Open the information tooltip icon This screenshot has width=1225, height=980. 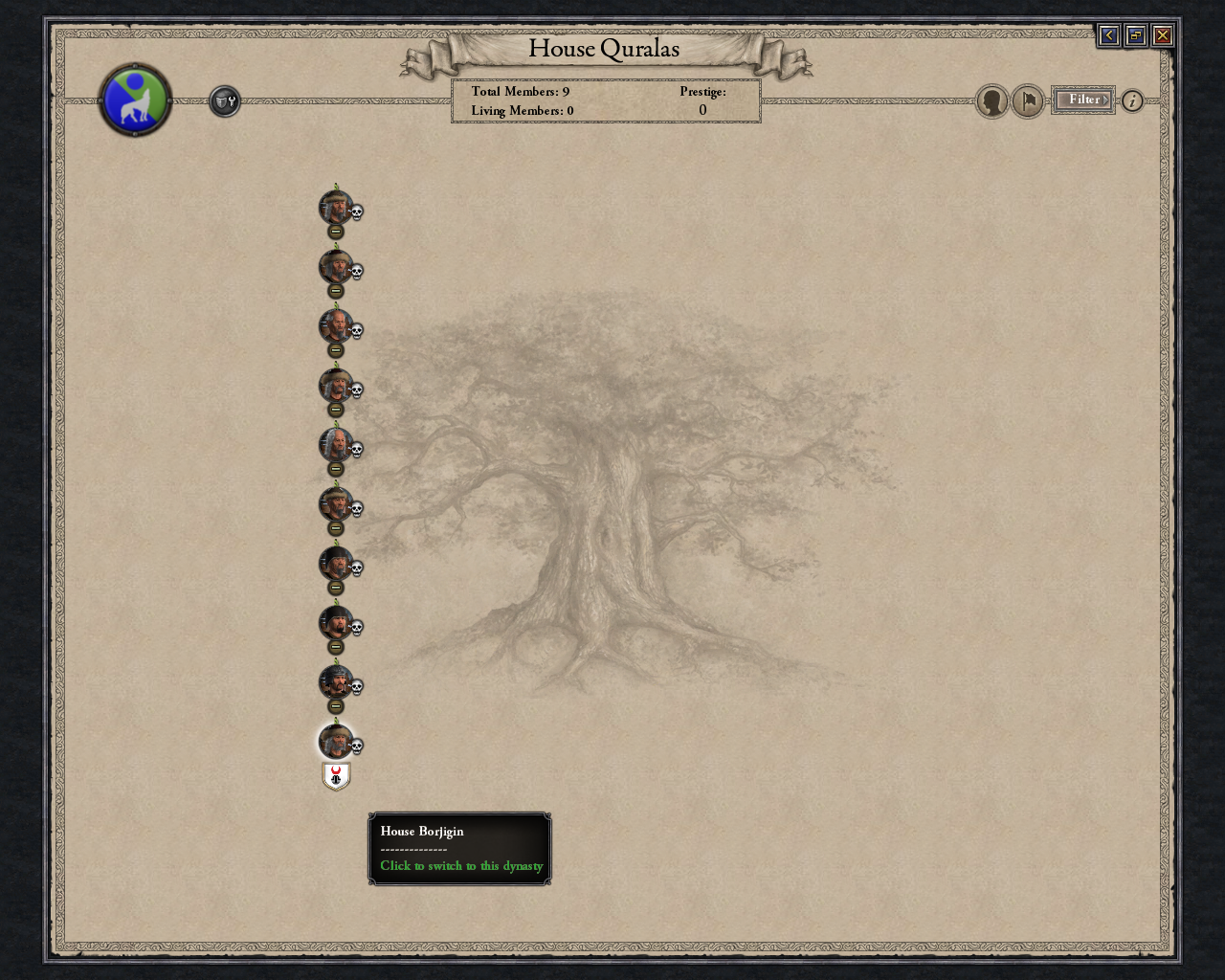click(1130, 100)
